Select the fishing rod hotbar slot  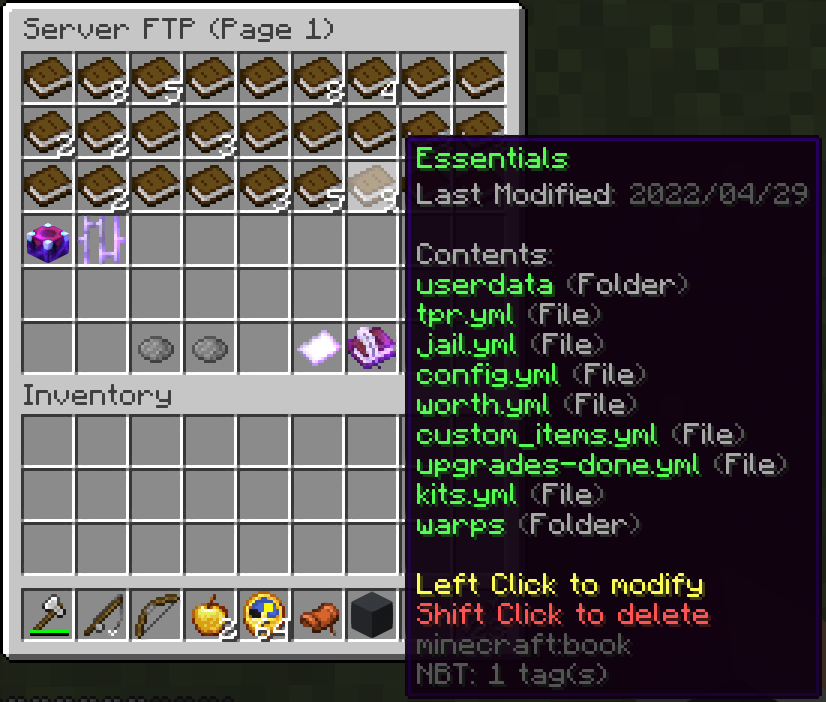tap(102, 614)
